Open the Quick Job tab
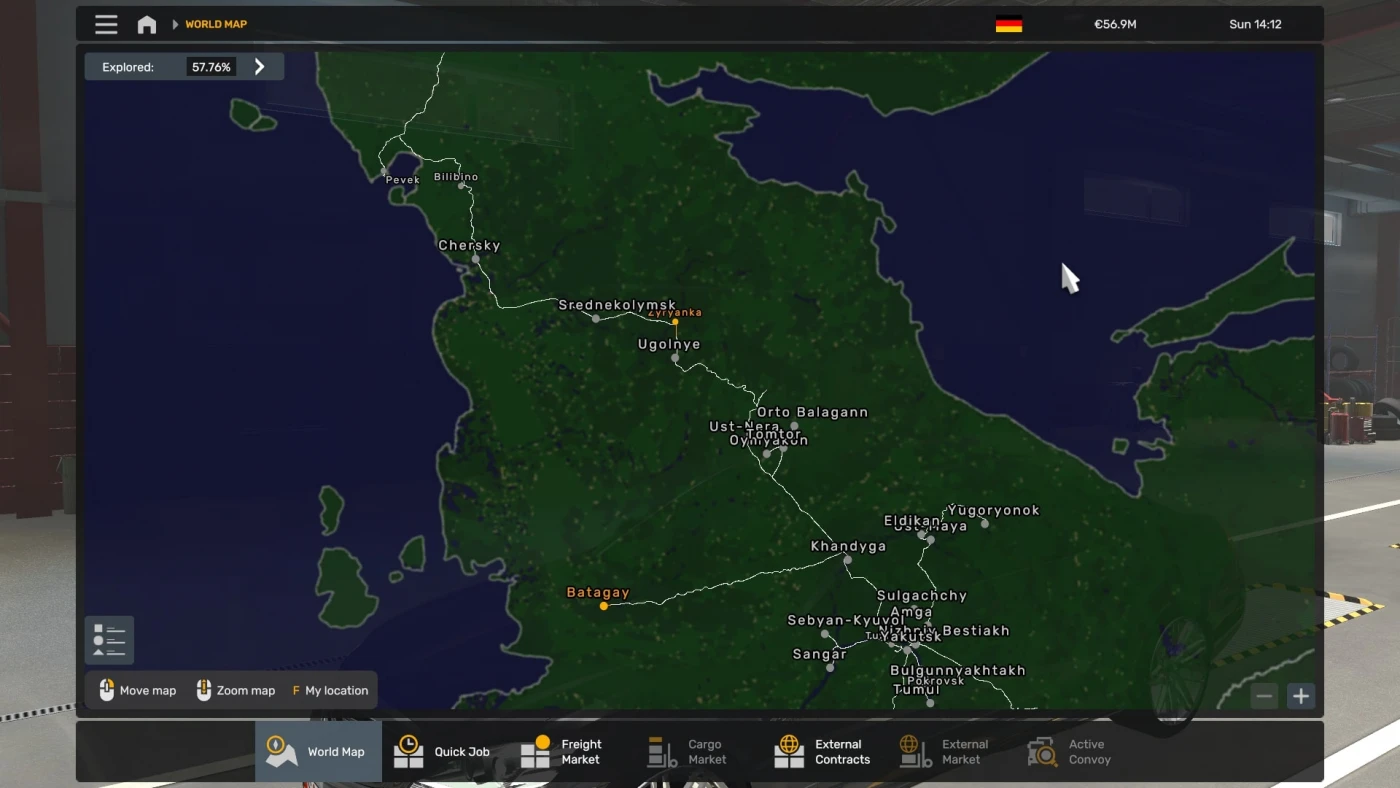Viewport: 1400px width, 788px height. [x=442, y=751]
